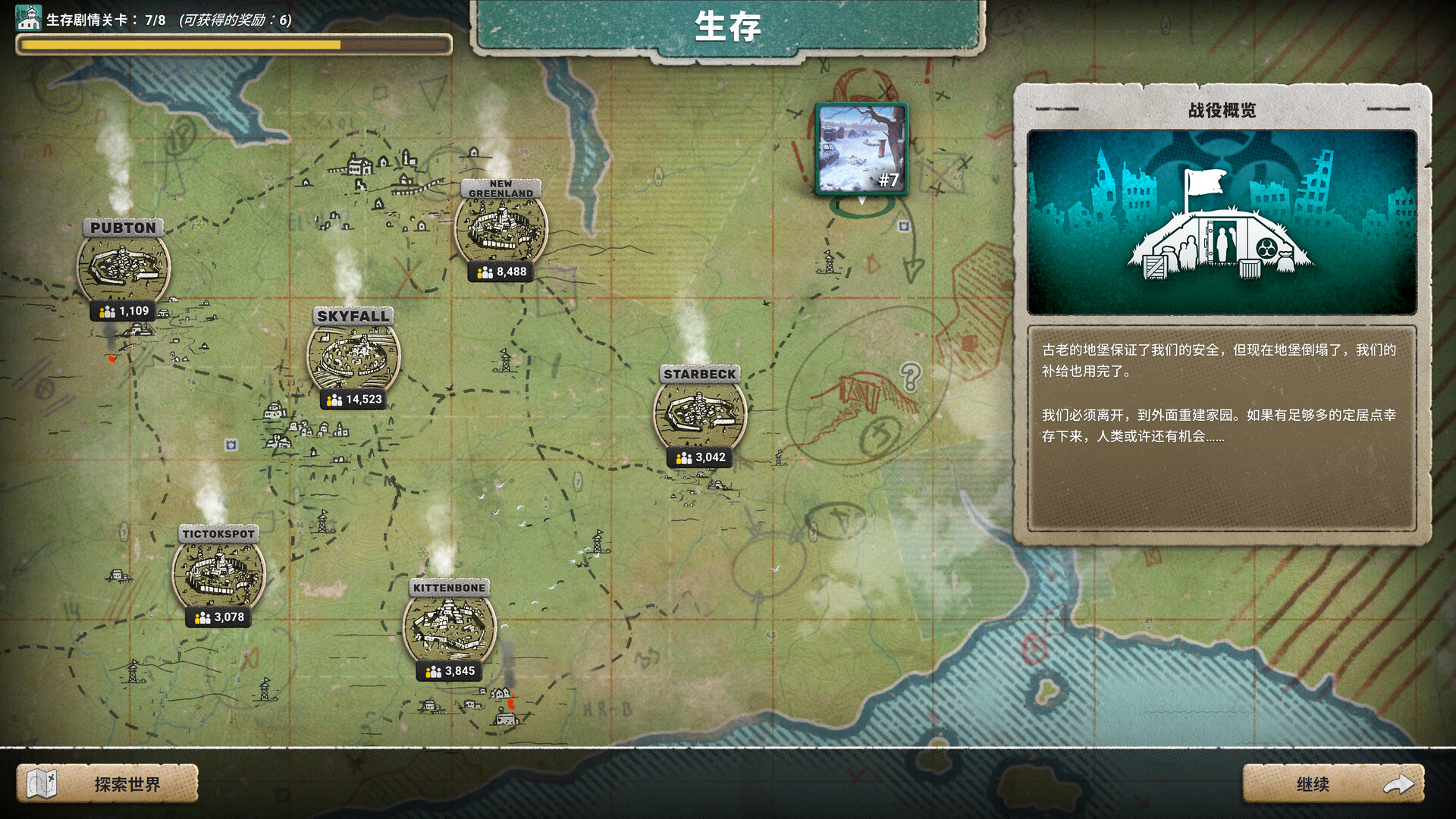Click the bunker icon beside 生存剧情关卡 counter
Viewport: 1456px width, 819px height.
point(28,17)
